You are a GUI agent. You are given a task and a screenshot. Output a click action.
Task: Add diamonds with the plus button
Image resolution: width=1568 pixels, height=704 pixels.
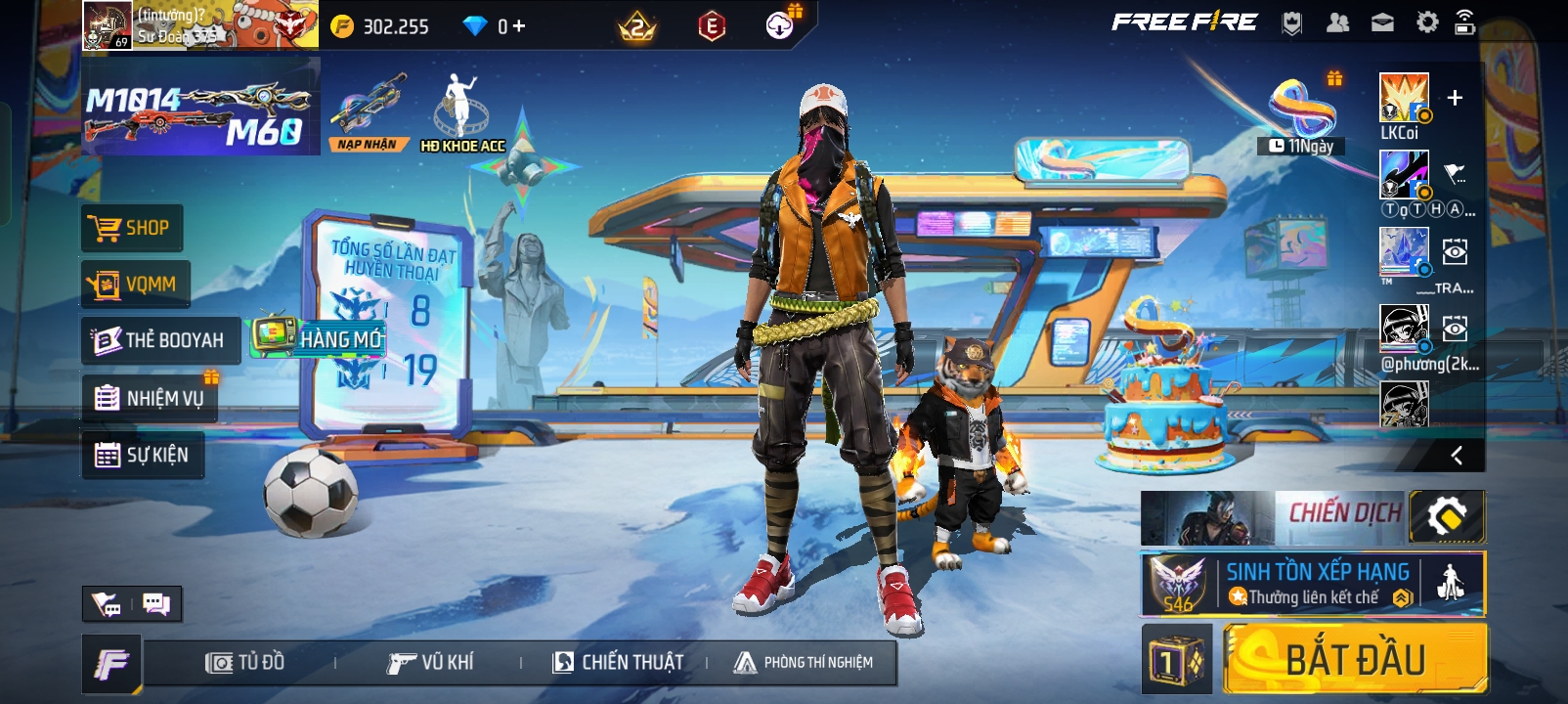tap(518, 26)
